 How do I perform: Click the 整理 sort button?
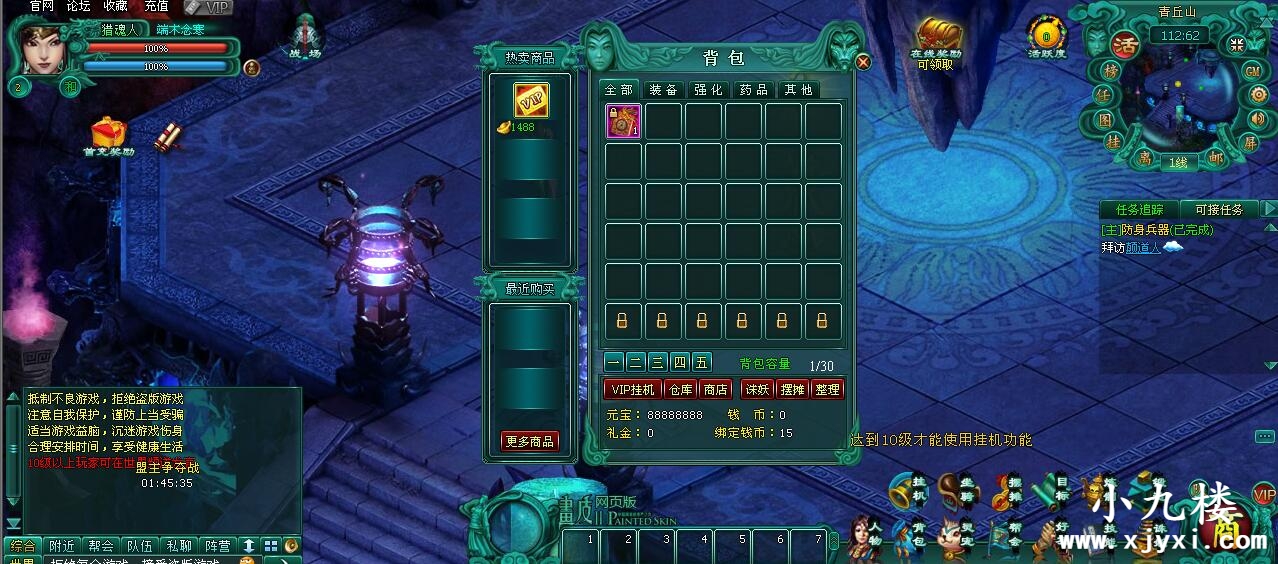pos(828,389)
